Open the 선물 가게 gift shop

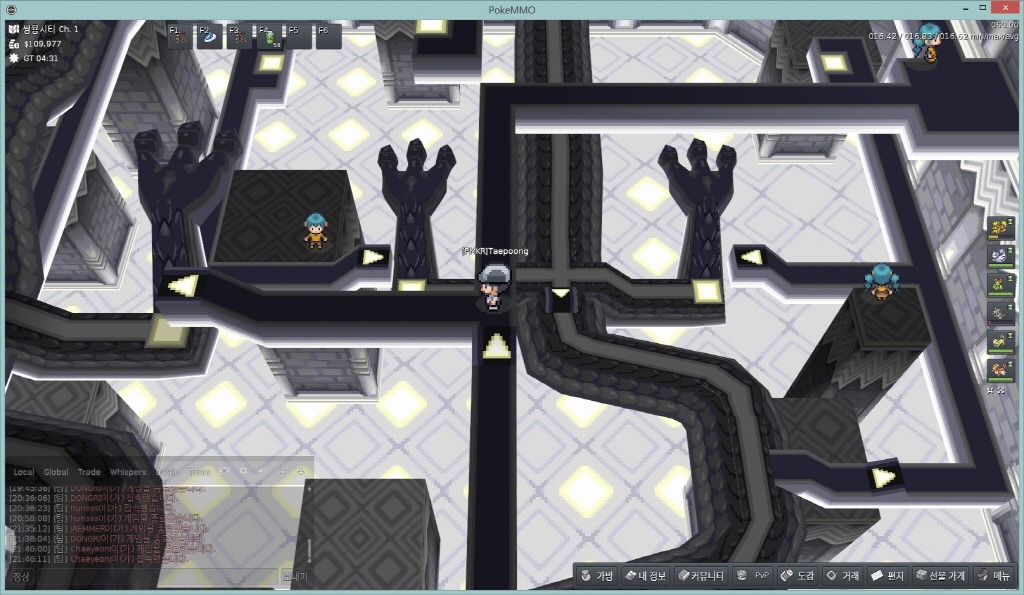pyautogui.click(x=940, y=576)
